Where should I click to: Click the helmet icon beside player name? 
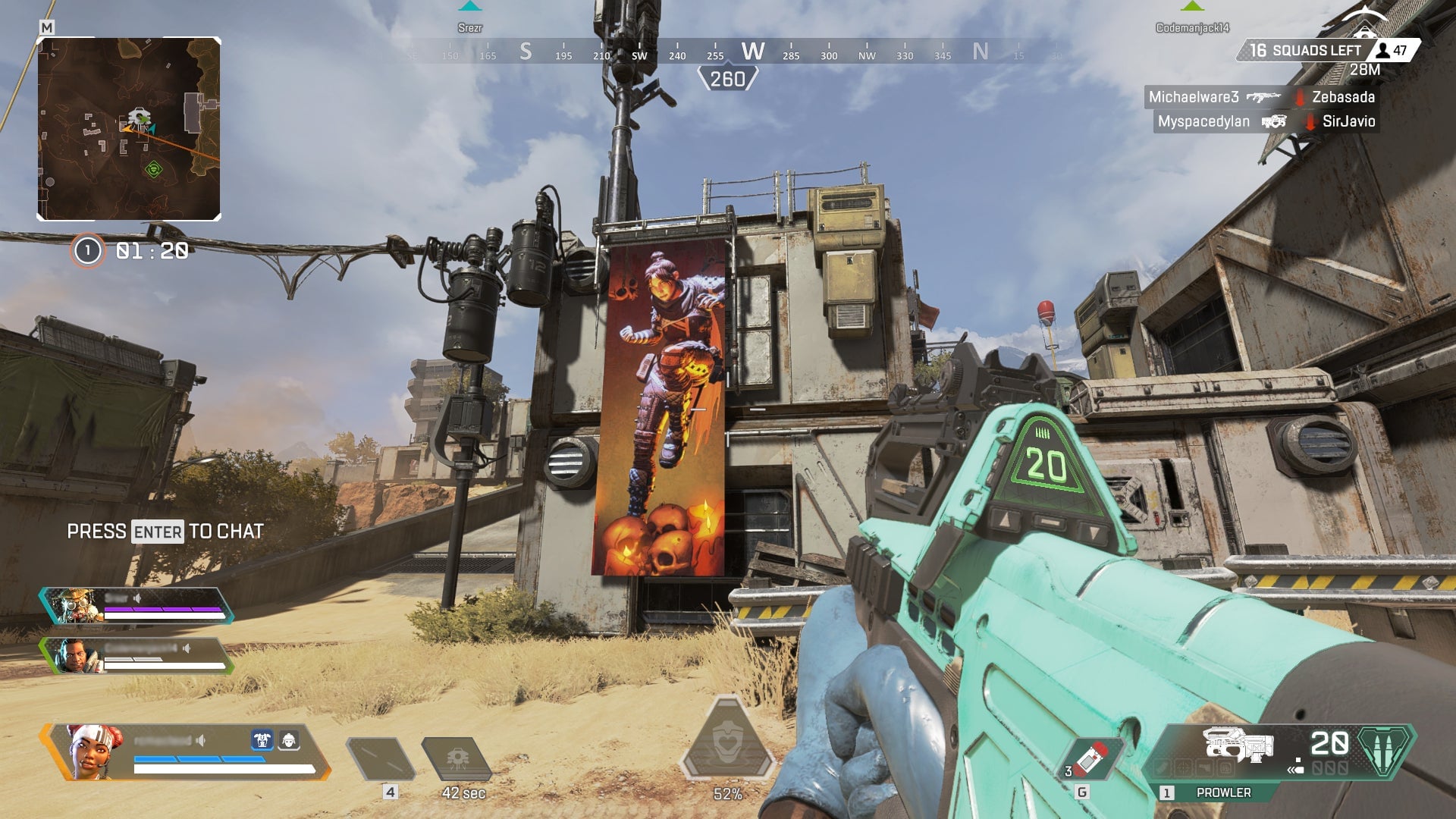click(x=288, y=740)
